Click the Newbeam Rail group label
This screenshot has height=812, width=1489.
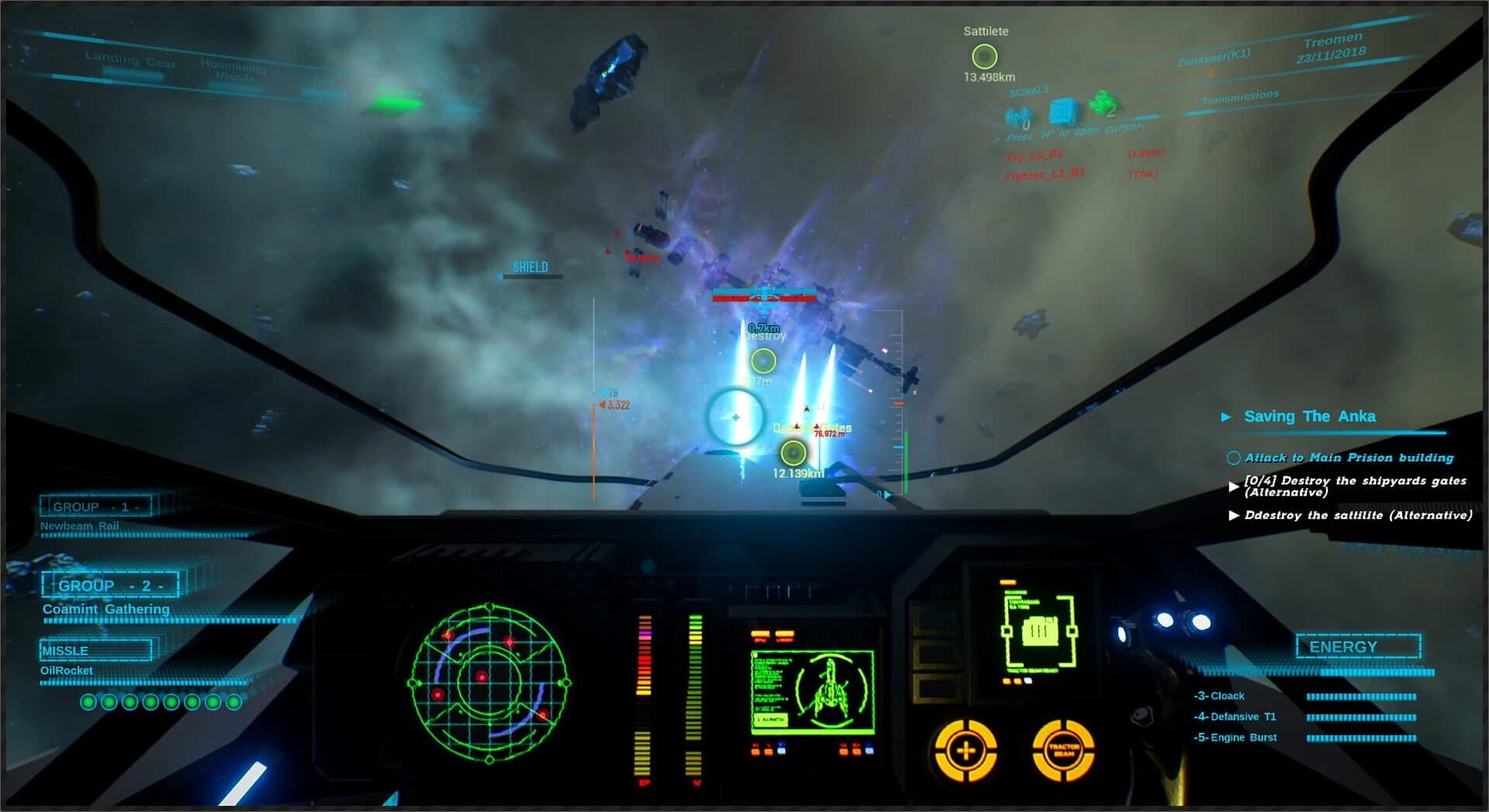pyautogui.click(x=81, y=525)
